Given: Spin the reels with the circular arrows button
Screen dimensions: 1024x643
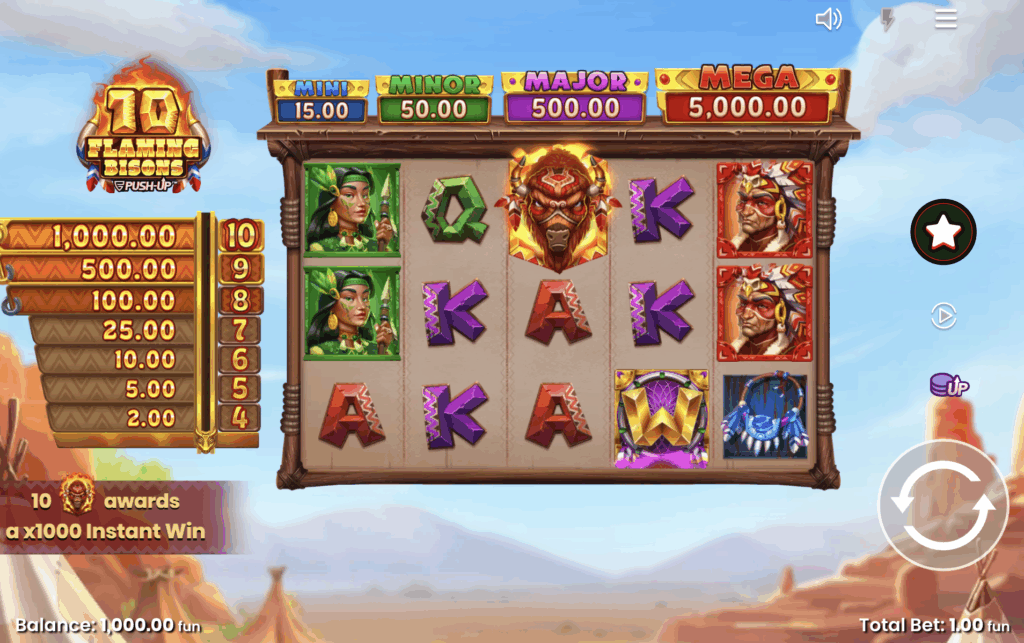Looking at the screenshot, I should (x=944, y=506).
